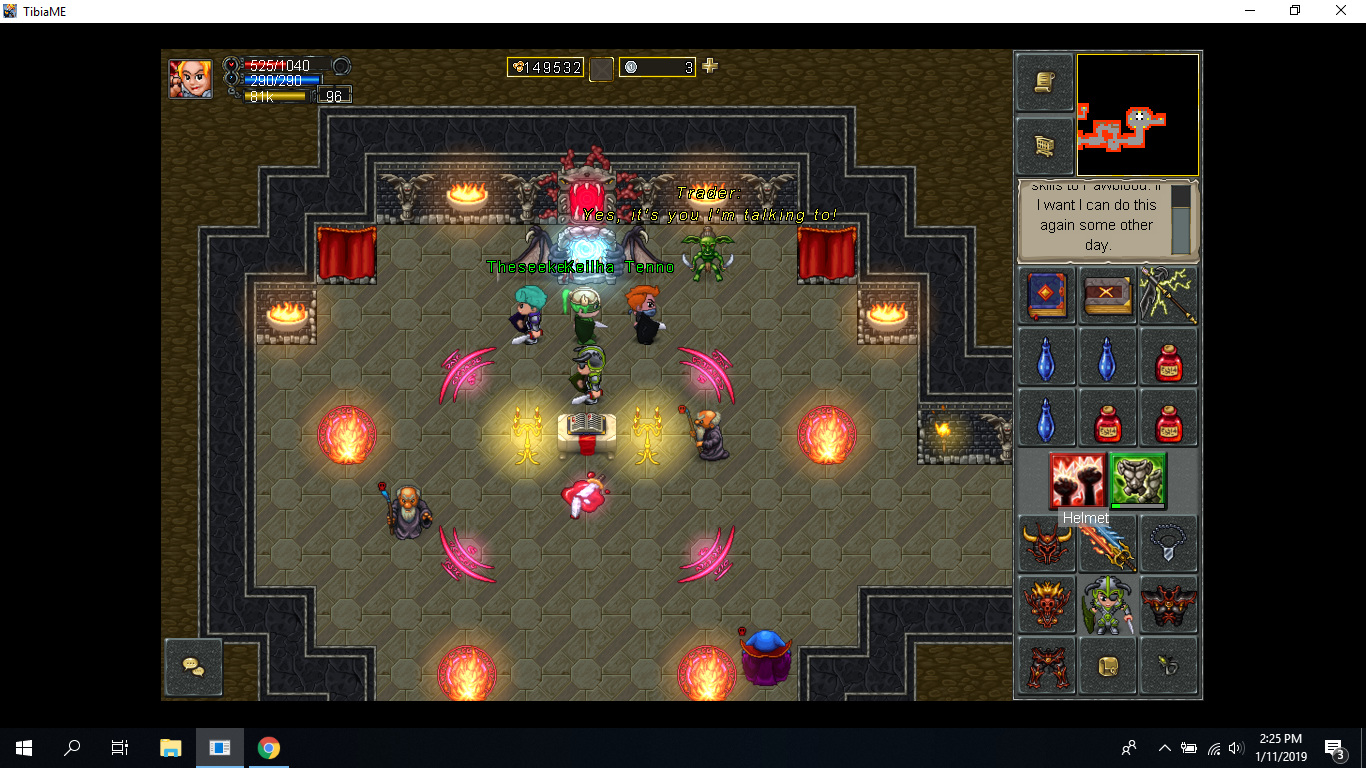The width and height of the screenshot is (1366, 768).
Task: Activate the red glowing fists skill
Action: 1077,480
